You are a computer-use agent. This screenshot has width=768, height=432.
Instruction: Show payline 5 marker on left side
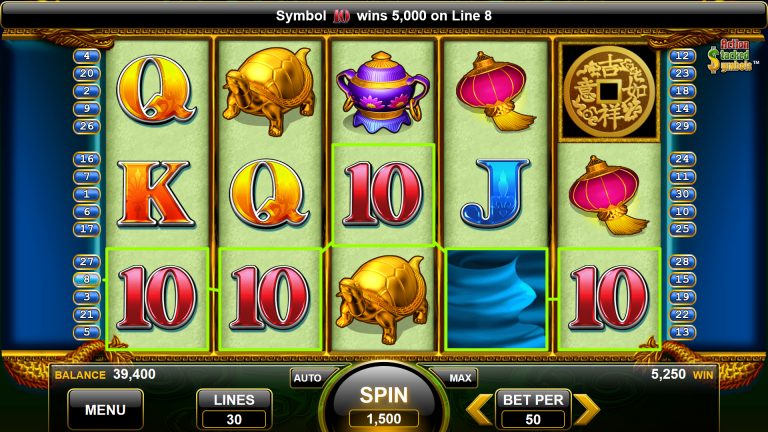pos(86,332)
